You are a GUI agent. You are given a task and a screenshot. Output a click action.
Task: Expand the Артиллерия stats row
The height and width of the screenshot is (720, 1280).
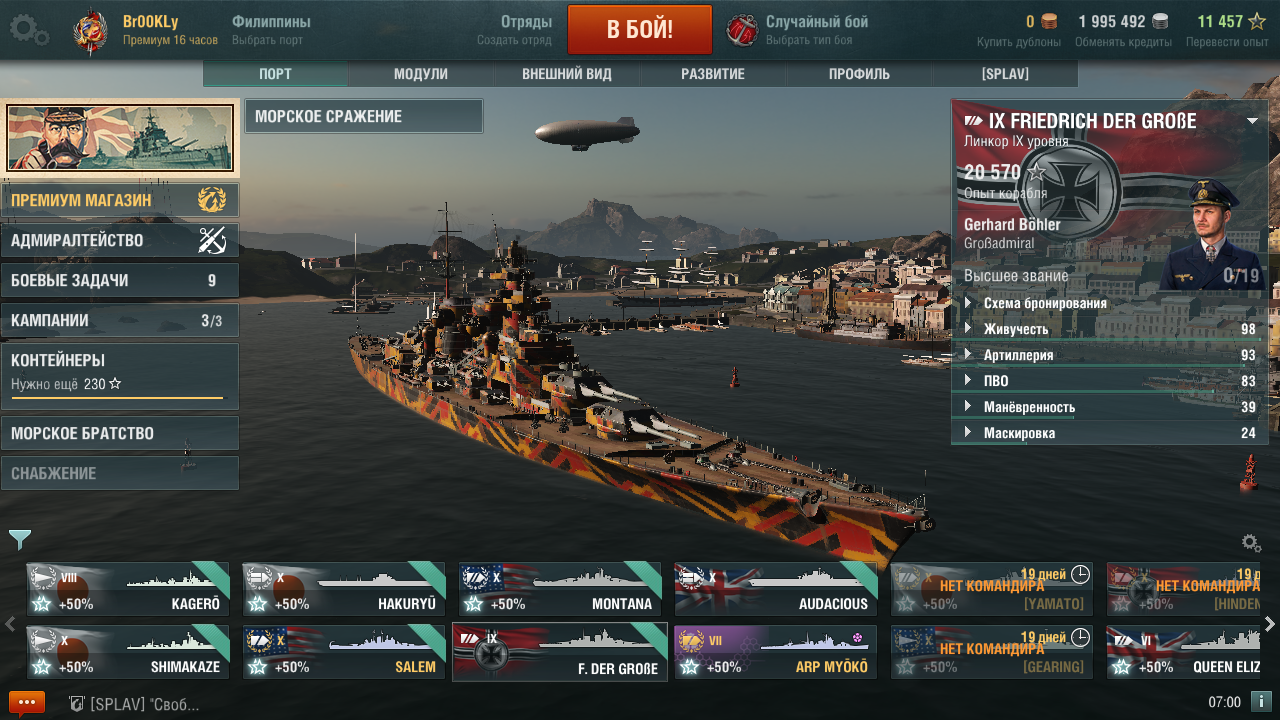[x=1018, y=355]
